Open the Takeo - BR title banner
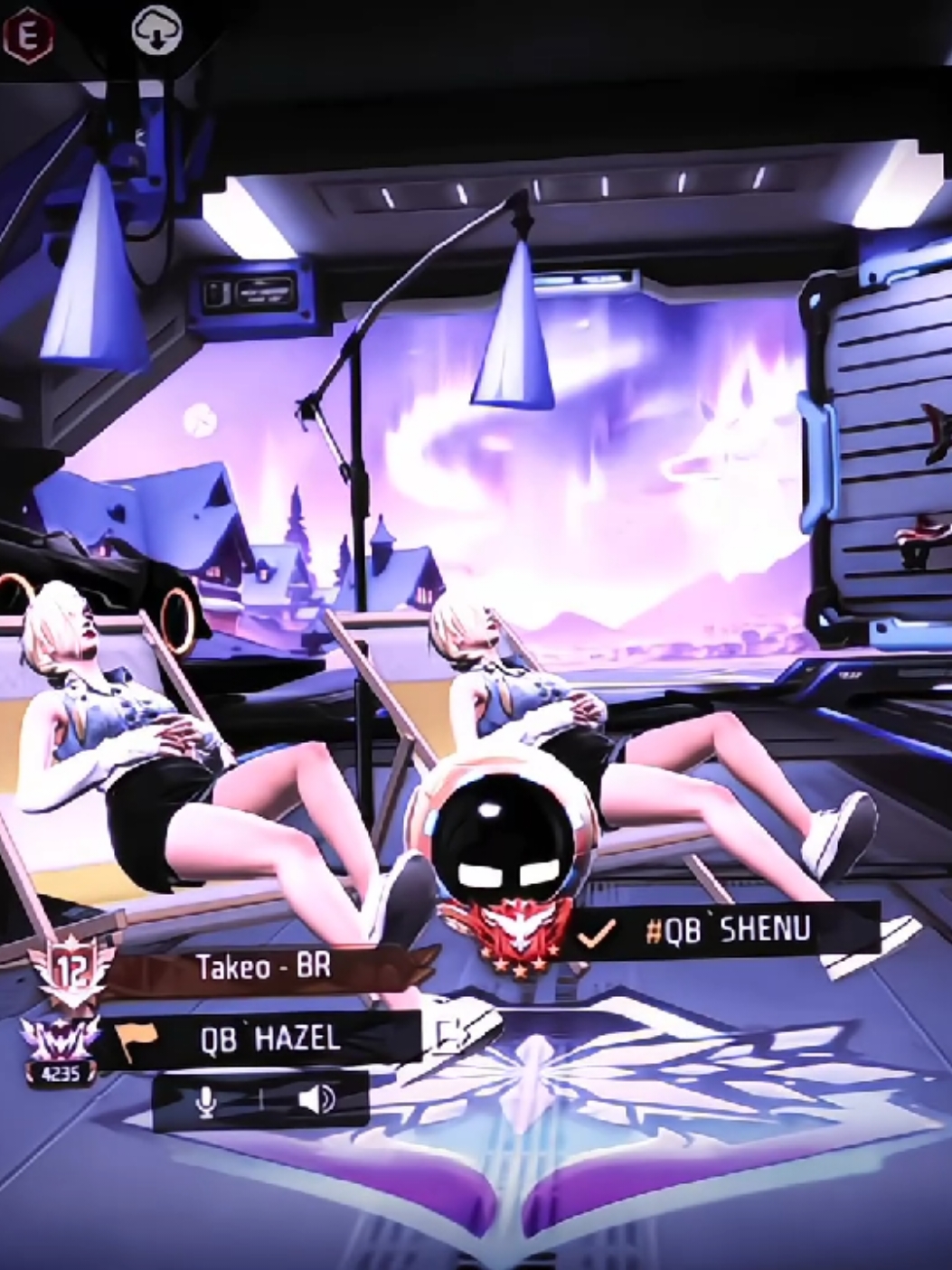Viewport: 952px width, 1270px height. (264, 967)
